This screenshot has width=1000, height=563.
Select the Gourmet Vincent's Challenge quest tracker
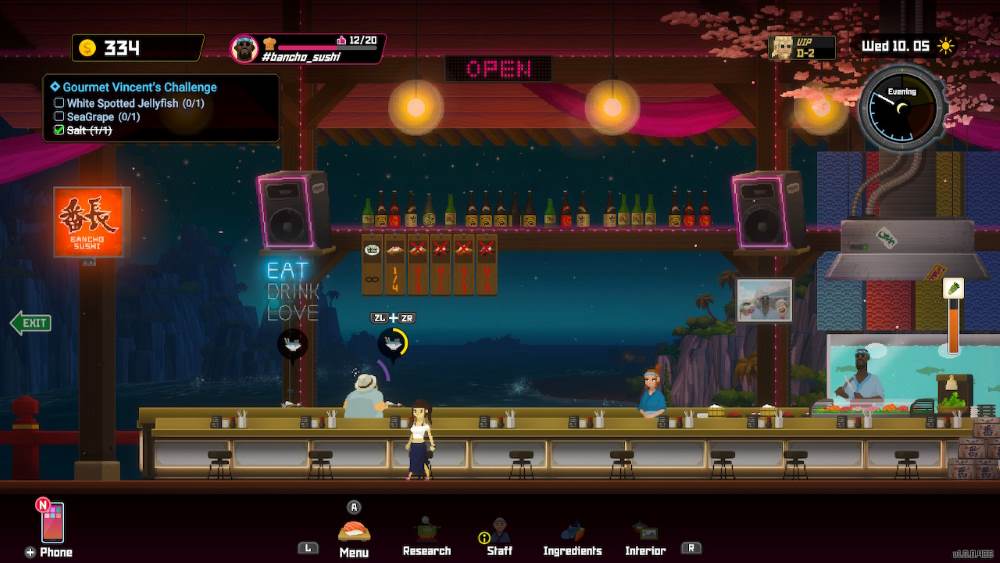[139, 87]
